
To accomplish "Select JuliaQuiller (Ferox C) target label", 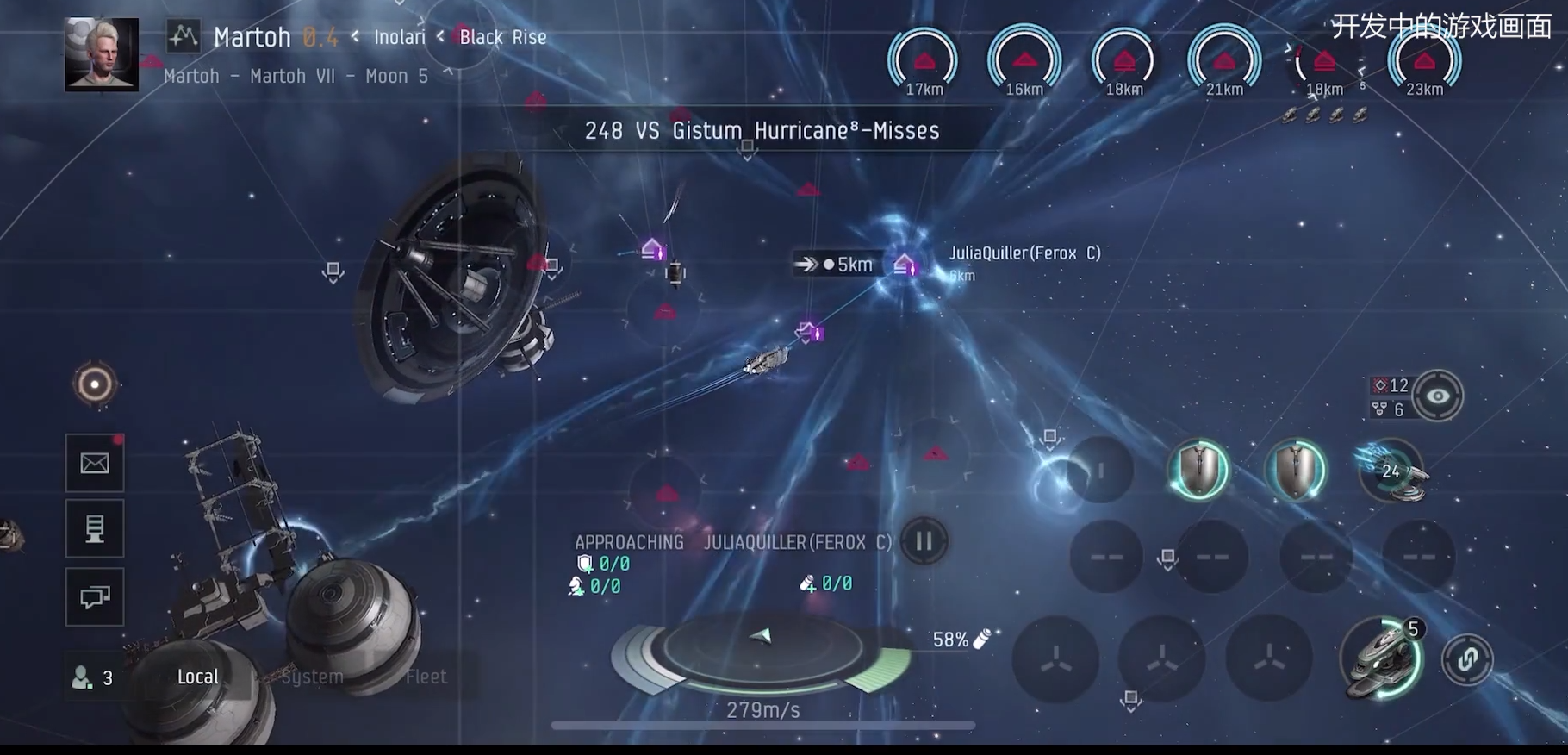I will (x=1024, y=253).
